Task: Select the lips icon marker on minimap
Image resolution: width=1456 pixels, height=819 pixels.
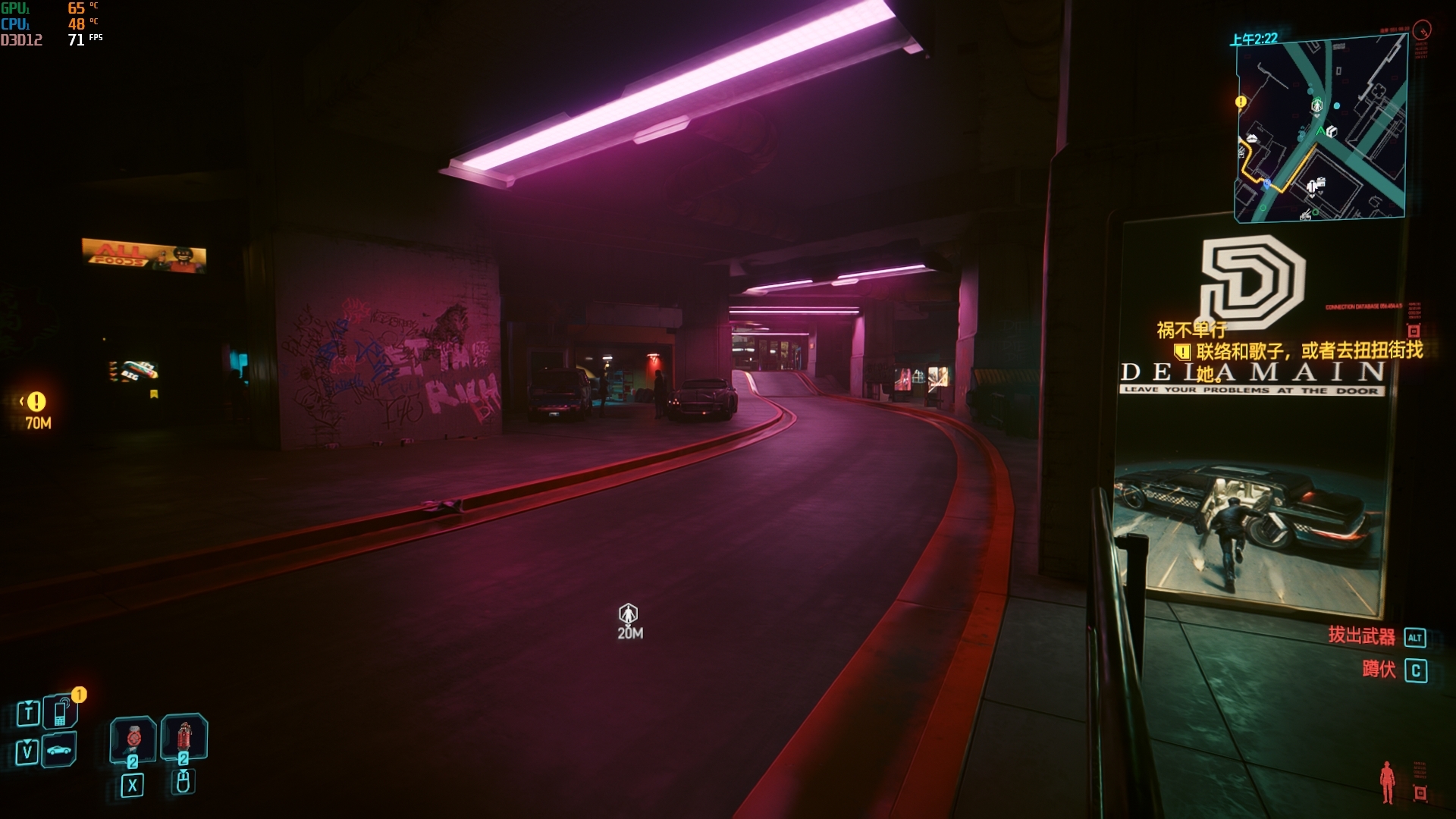Action: pyautogui.click(x=1252, y=139)
